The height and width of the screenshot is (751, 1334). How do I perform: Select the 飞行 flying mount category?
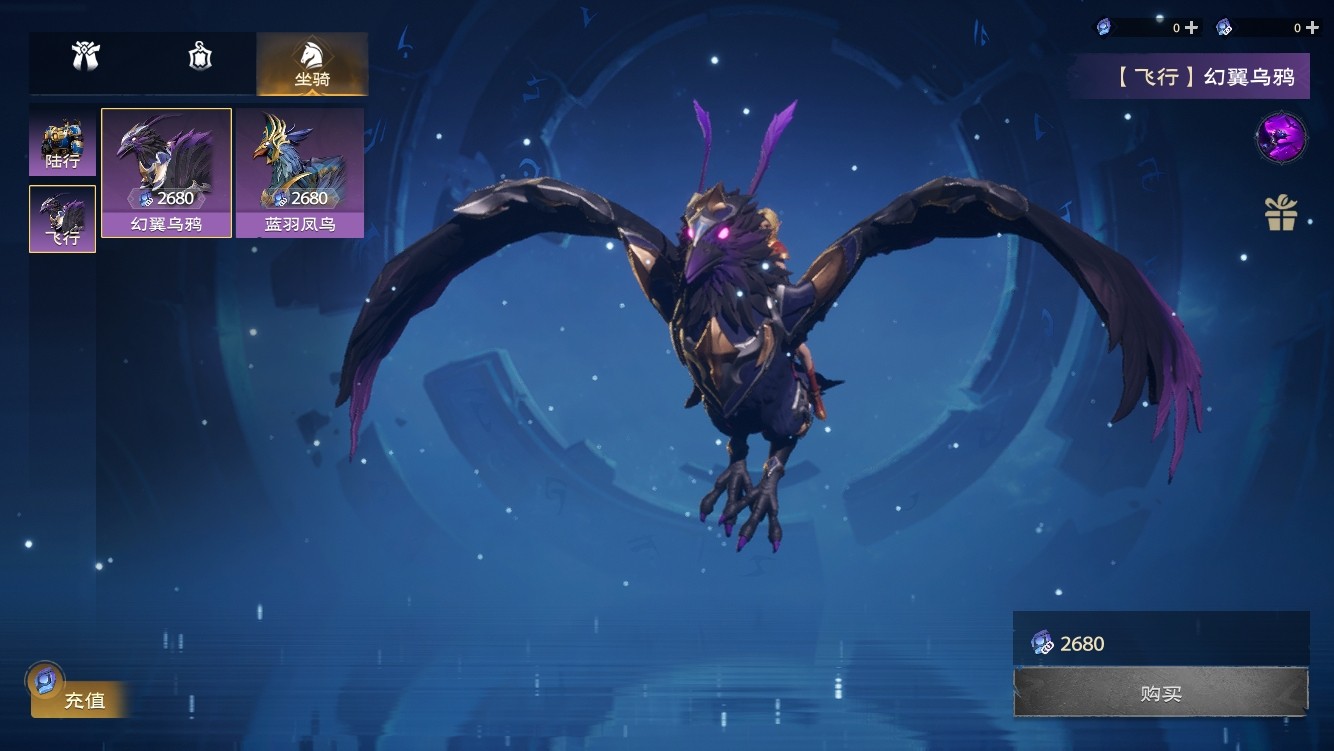pyautogui.click(x=62, y=219)
